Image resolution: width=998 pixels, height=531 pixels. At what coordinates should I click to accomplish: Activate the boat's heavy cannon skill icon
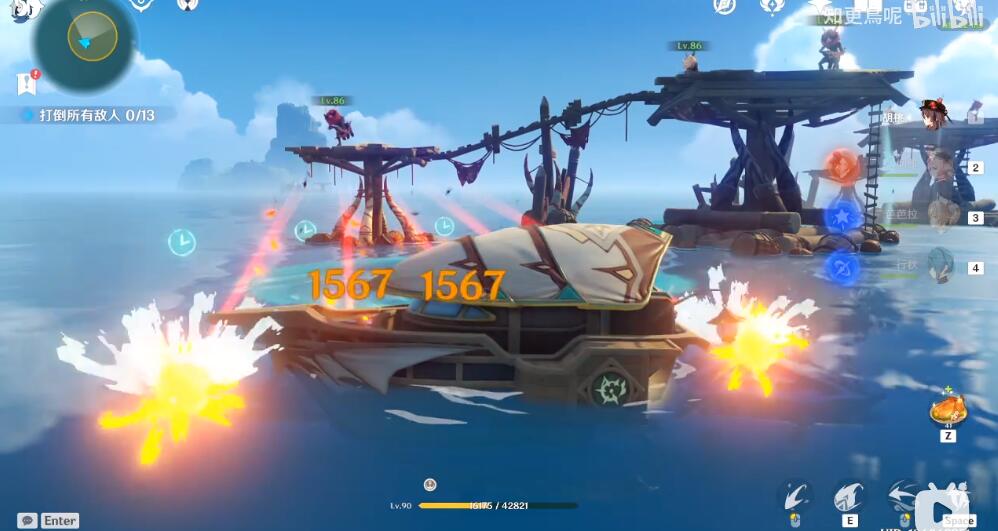[x=848, y=497]
